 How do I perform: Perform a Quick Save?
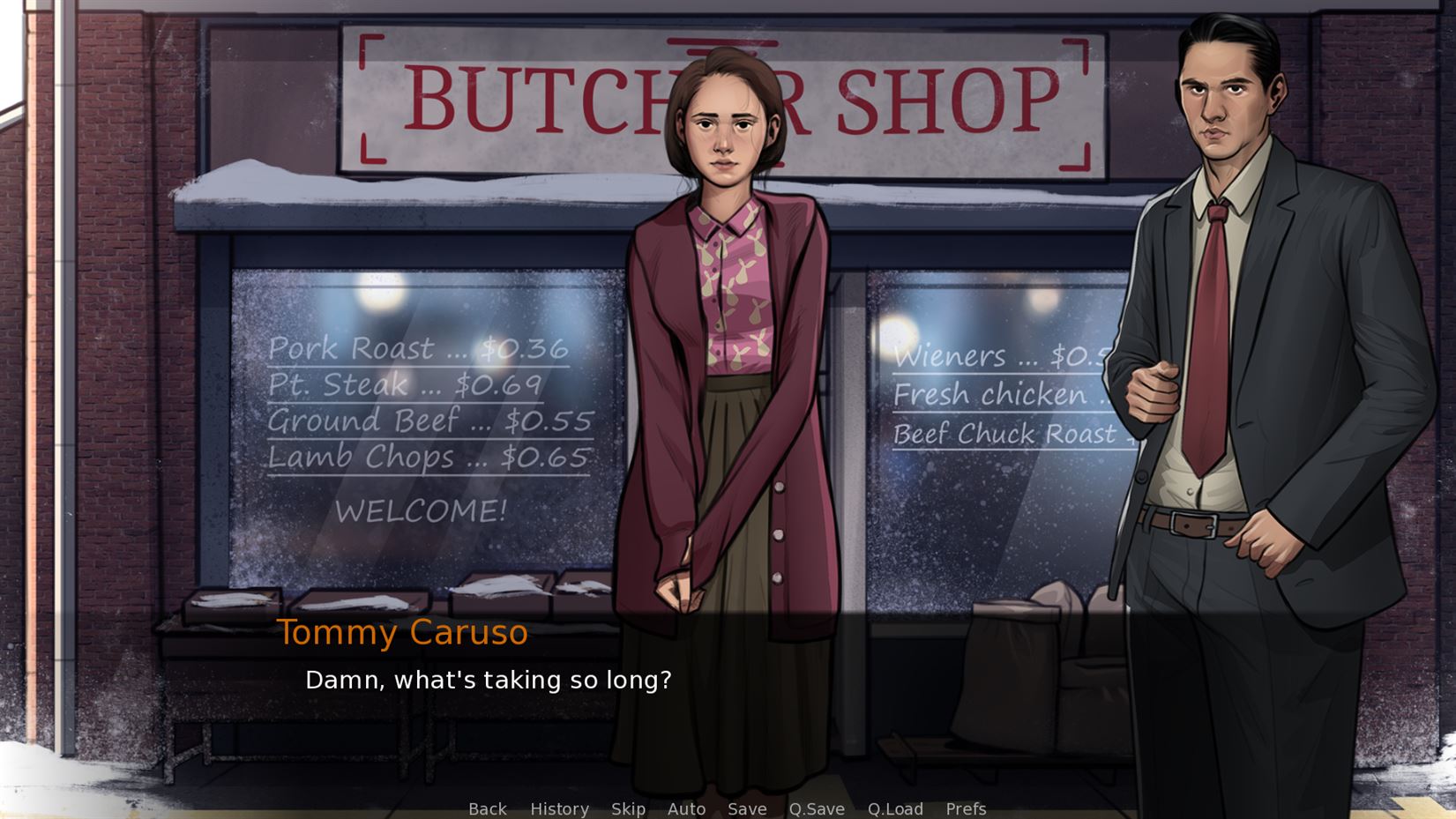(x=815, y=808)
